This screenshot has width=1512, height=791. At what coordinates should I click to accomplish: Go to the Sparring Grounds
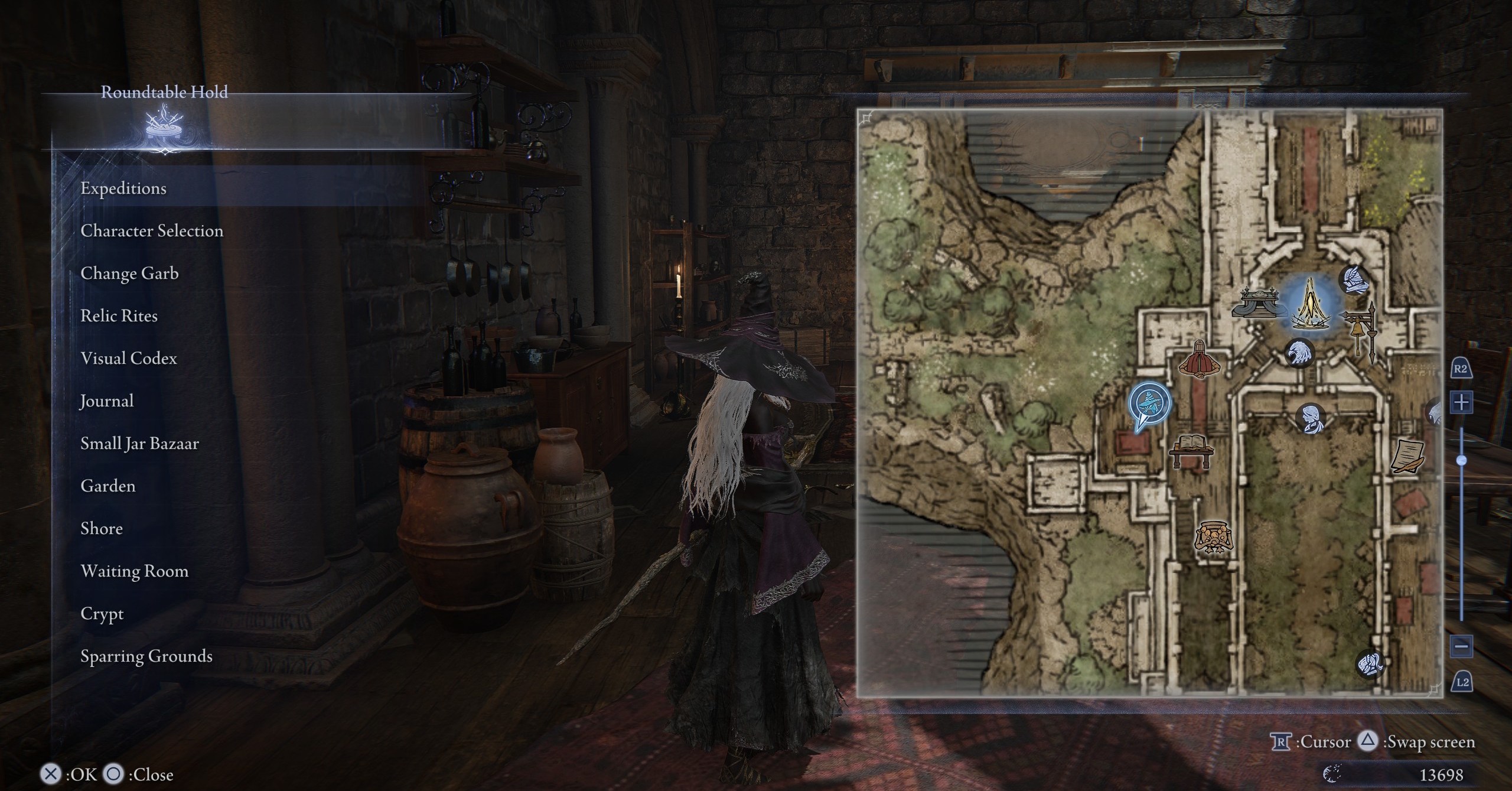pos(146,656)
